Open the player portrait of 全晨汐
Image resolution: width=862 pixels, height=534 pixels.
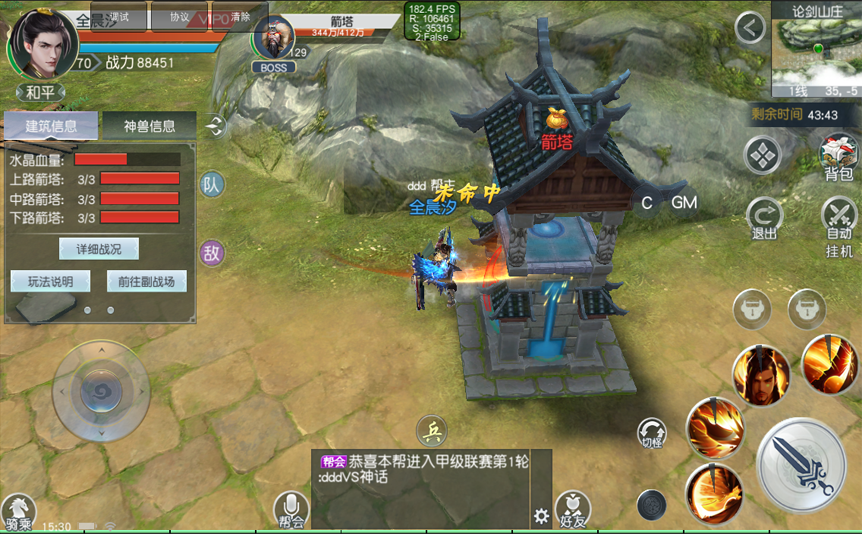pos(42,43)
